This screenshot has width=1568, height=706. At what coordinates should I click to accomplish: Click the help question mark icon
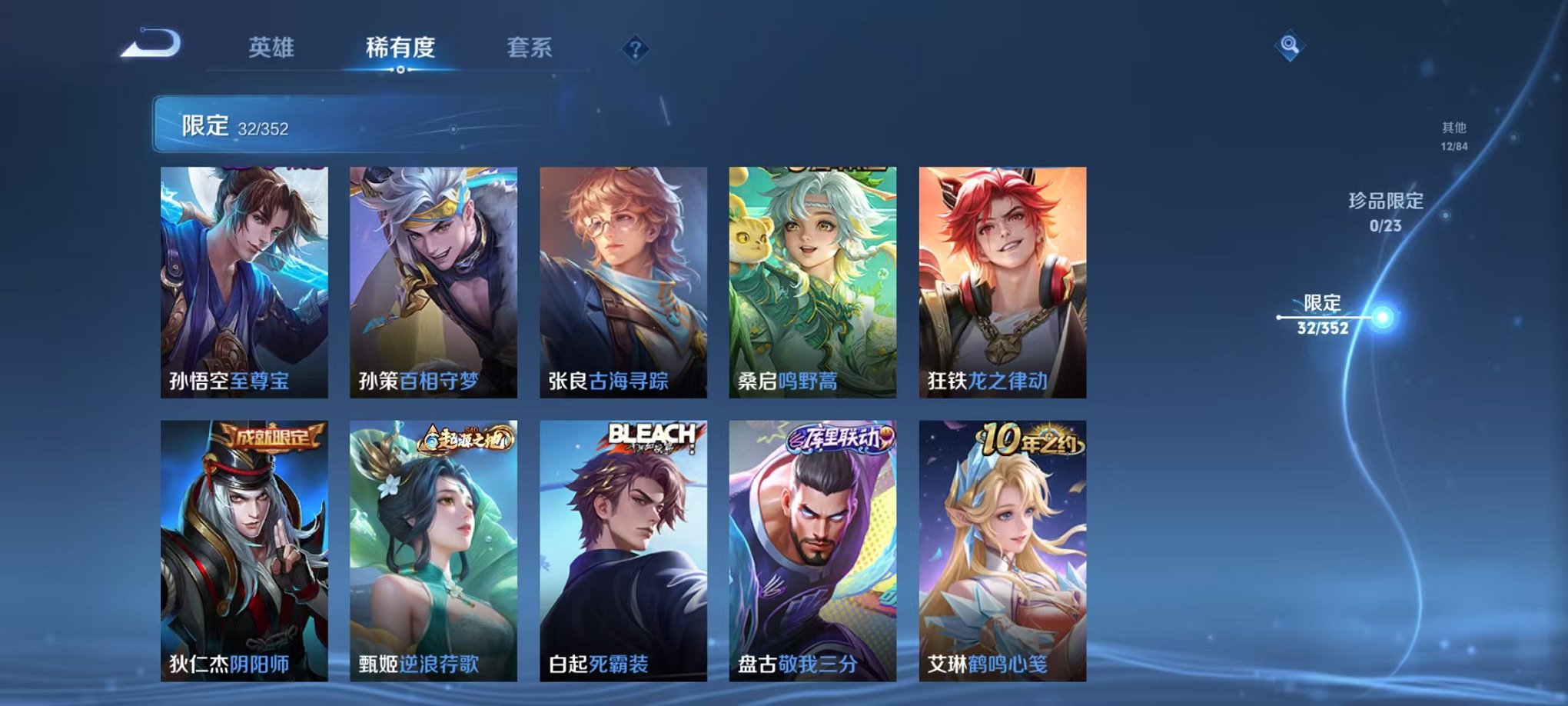pos(634,50)
